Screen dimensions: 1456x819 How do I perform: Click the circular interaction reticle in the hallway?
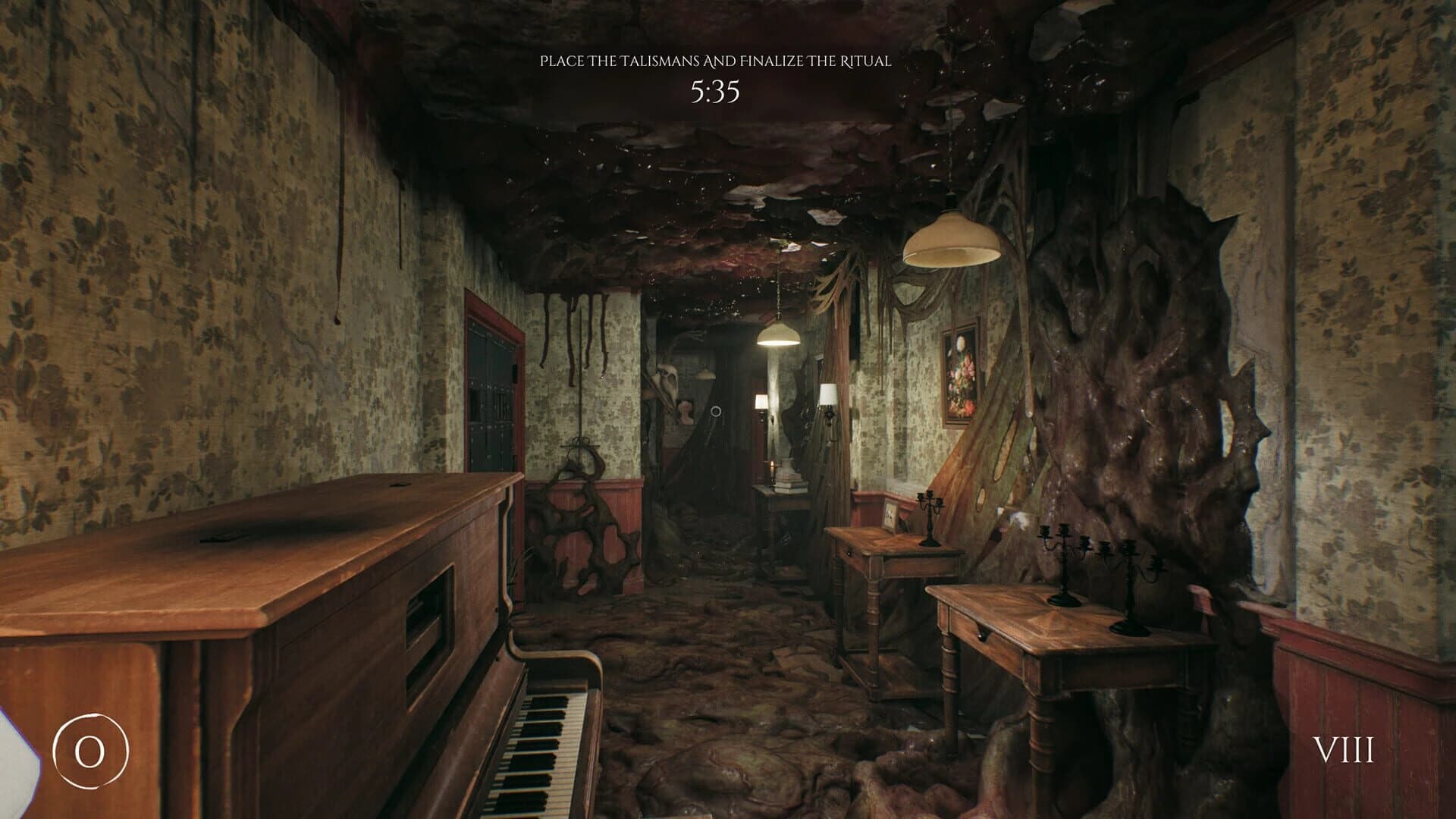click(x=716, y=411)
